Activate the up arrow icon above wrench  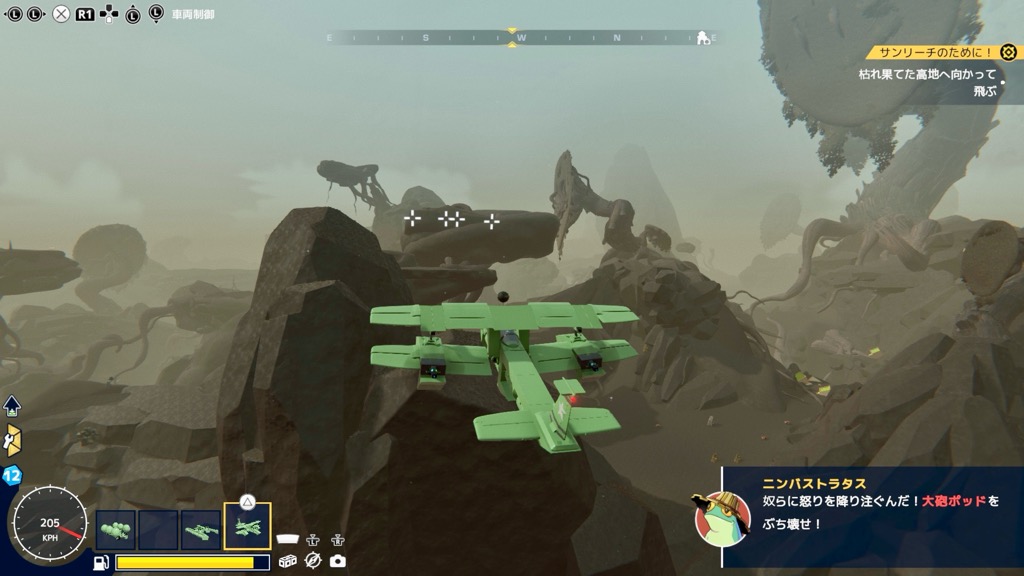(12, 406)
